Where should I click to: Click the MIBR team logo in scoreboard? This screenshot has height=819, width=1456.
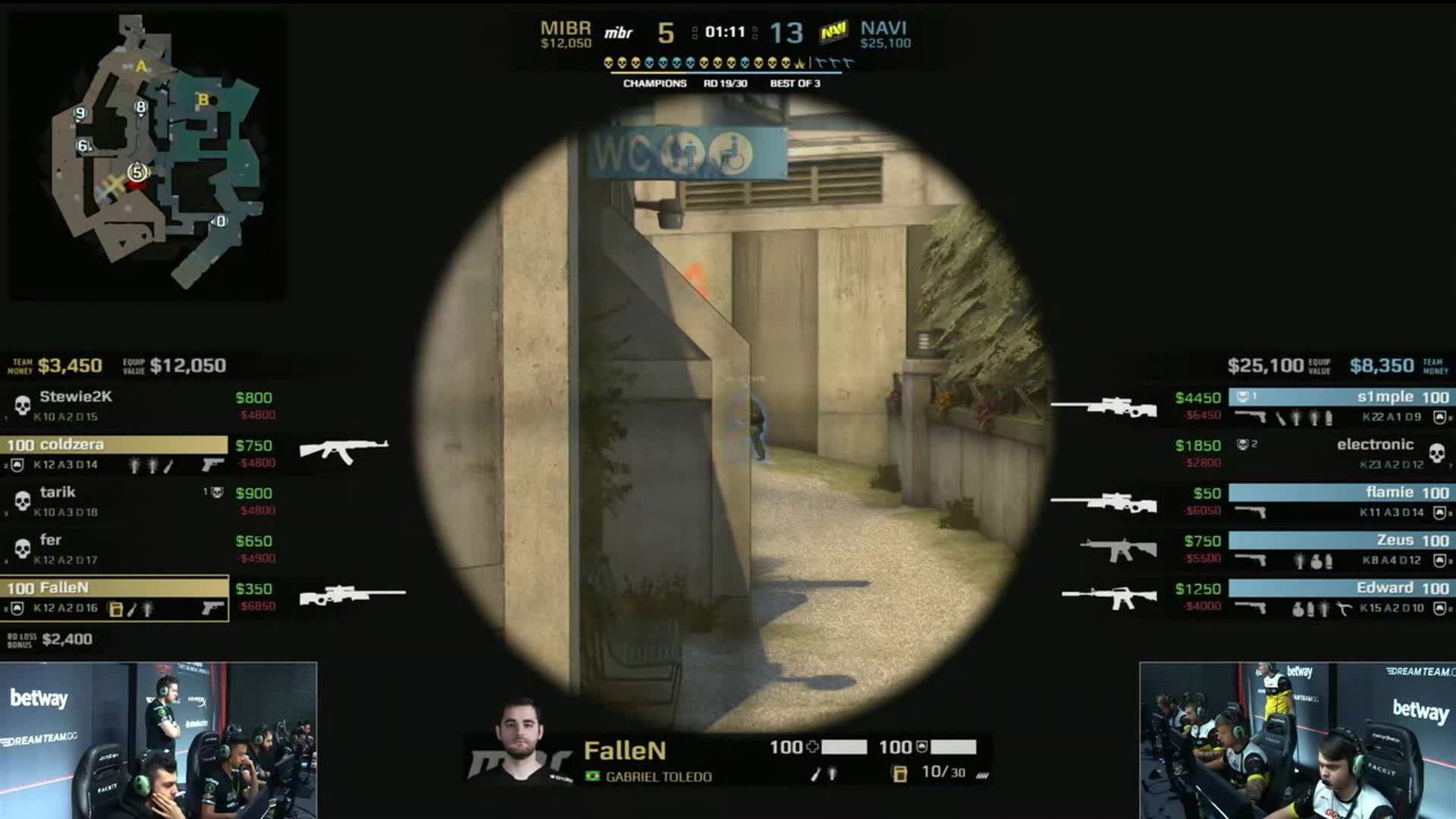coord(618,33)
